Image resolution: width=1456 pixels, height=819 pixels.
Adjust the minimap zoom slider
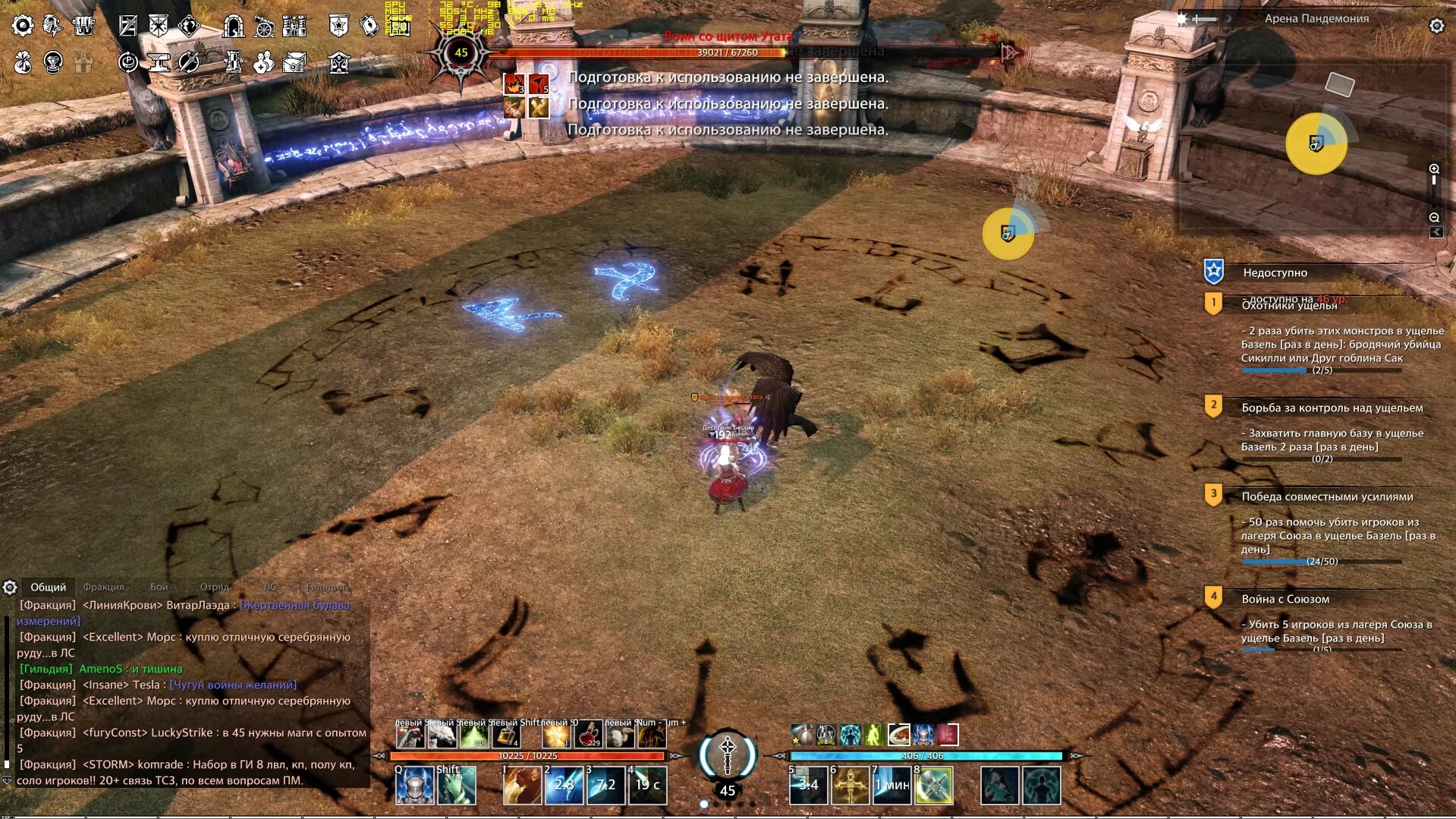[1434, 180]
